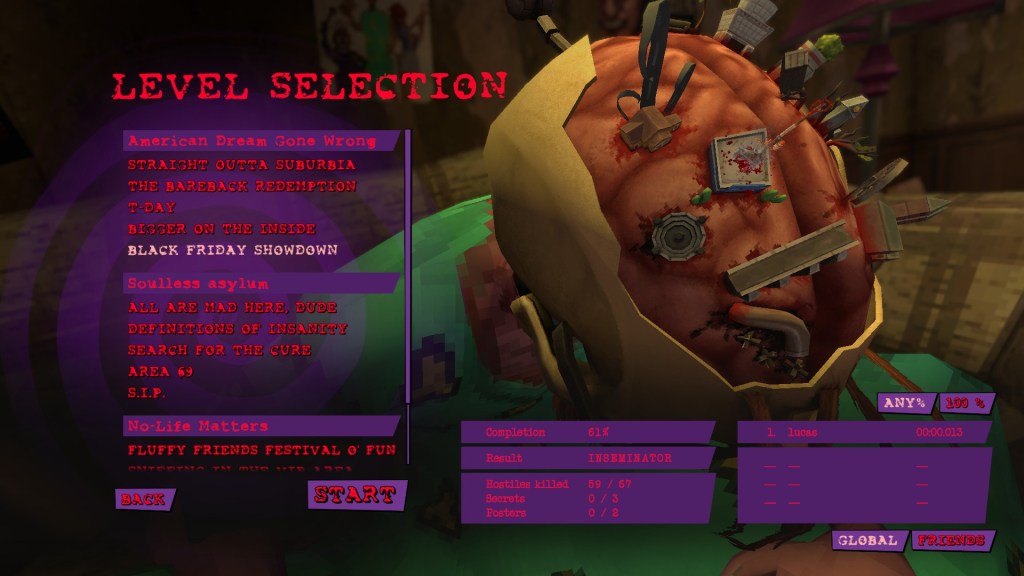Start the selected level

click(x=356, y=495)
